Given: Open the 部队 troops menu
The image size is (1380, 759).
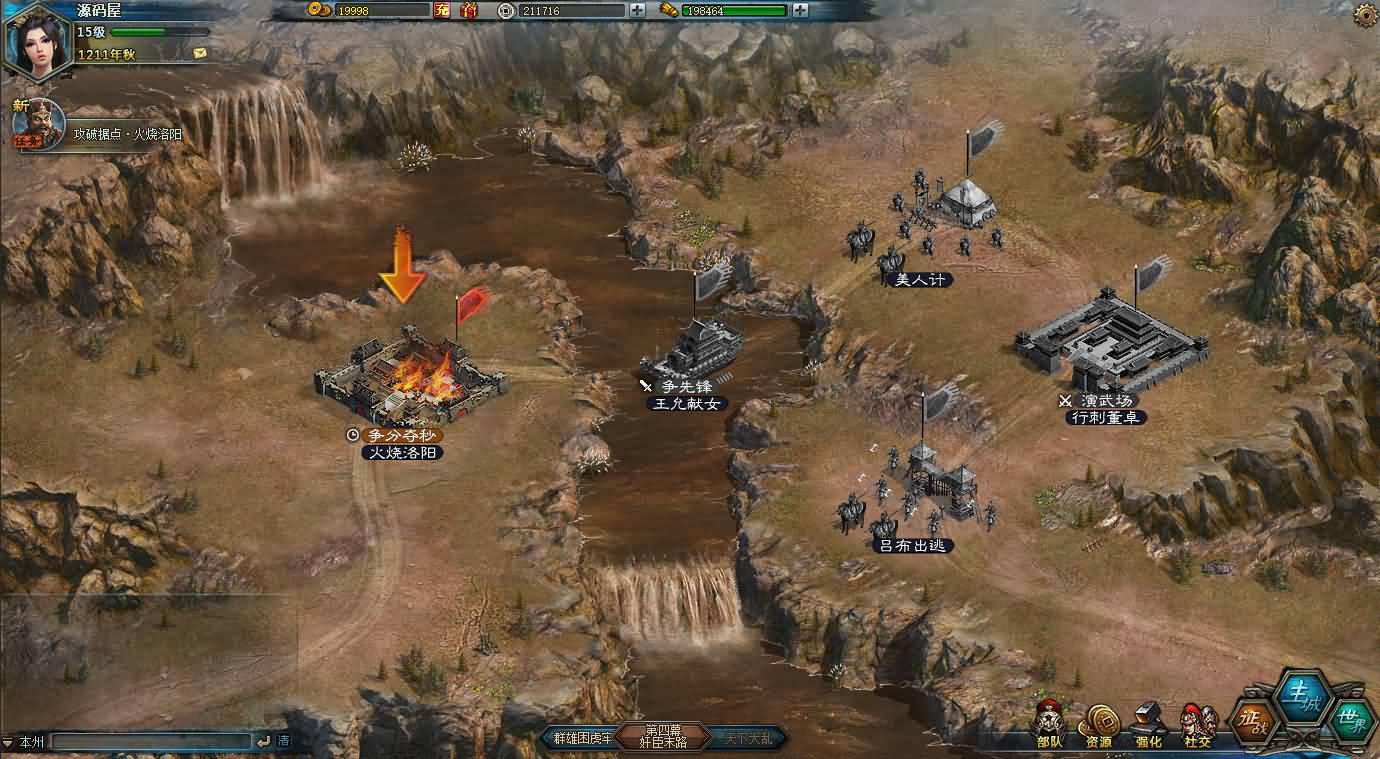Looking at the screenshot, I should coord(1049,723).
